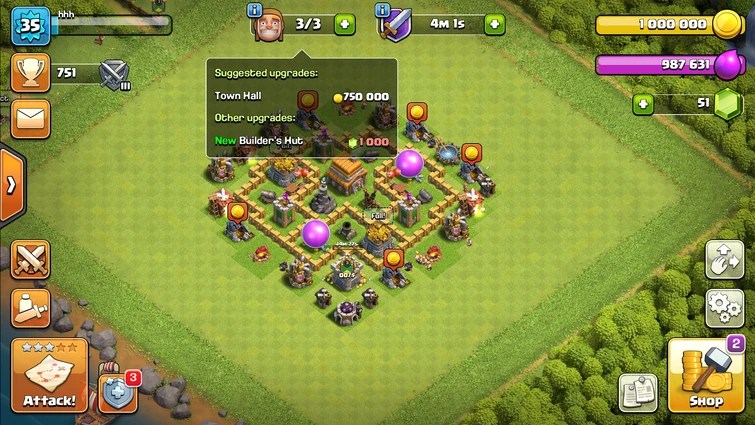Open the crossed swords button
This screenshot has height=425, width=755.
coord(31,260)
